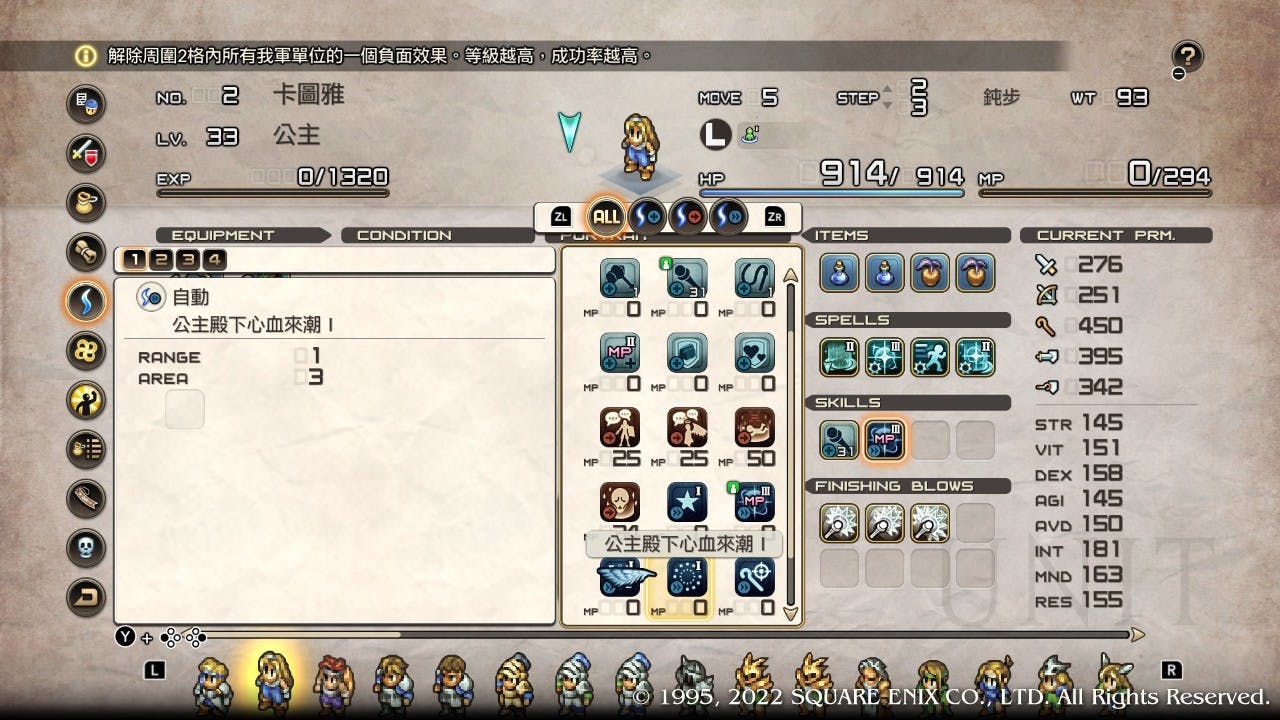Viewport: 1280px width, 720px height.
Task: Click the skill list scroll down arrow
Action: click(x=790, y=613)
